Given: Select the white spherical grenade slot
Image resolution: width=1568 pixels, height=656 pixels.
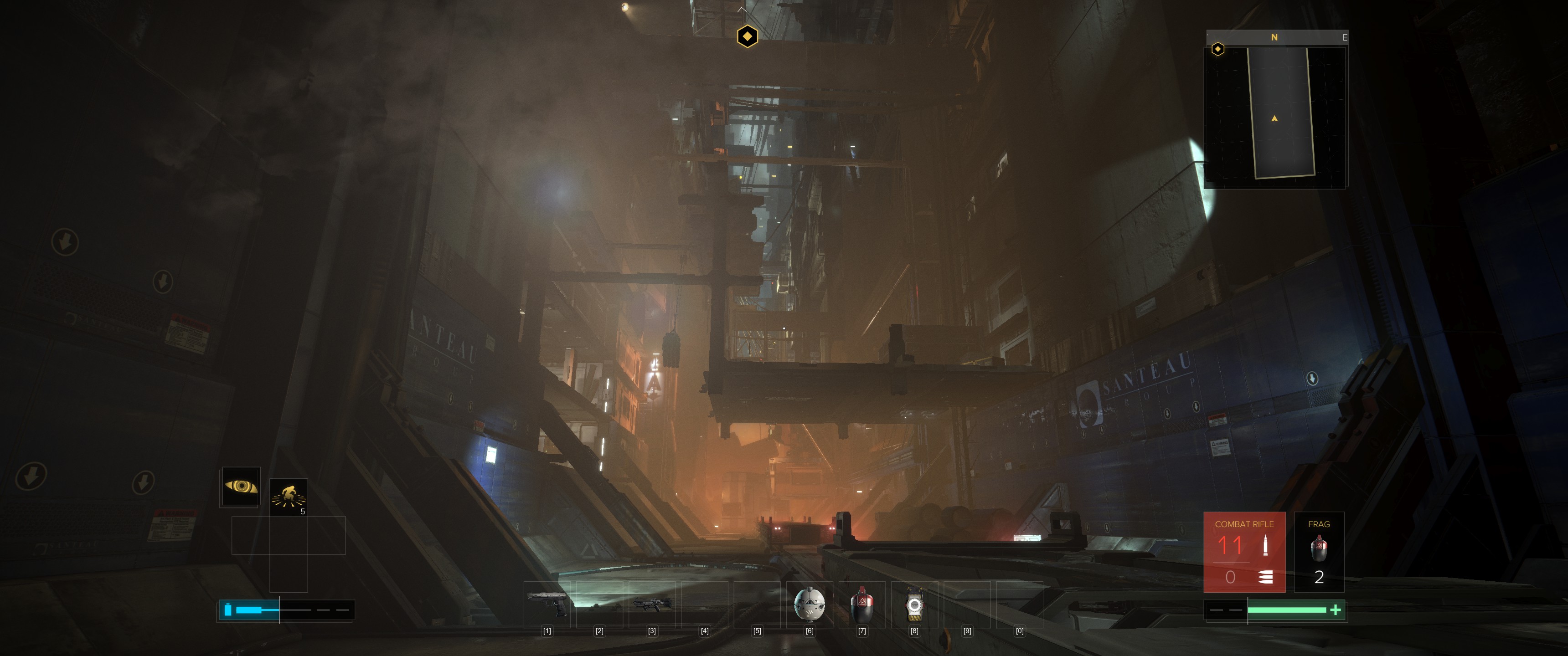Looking at the screenshot, I should 810,604.
